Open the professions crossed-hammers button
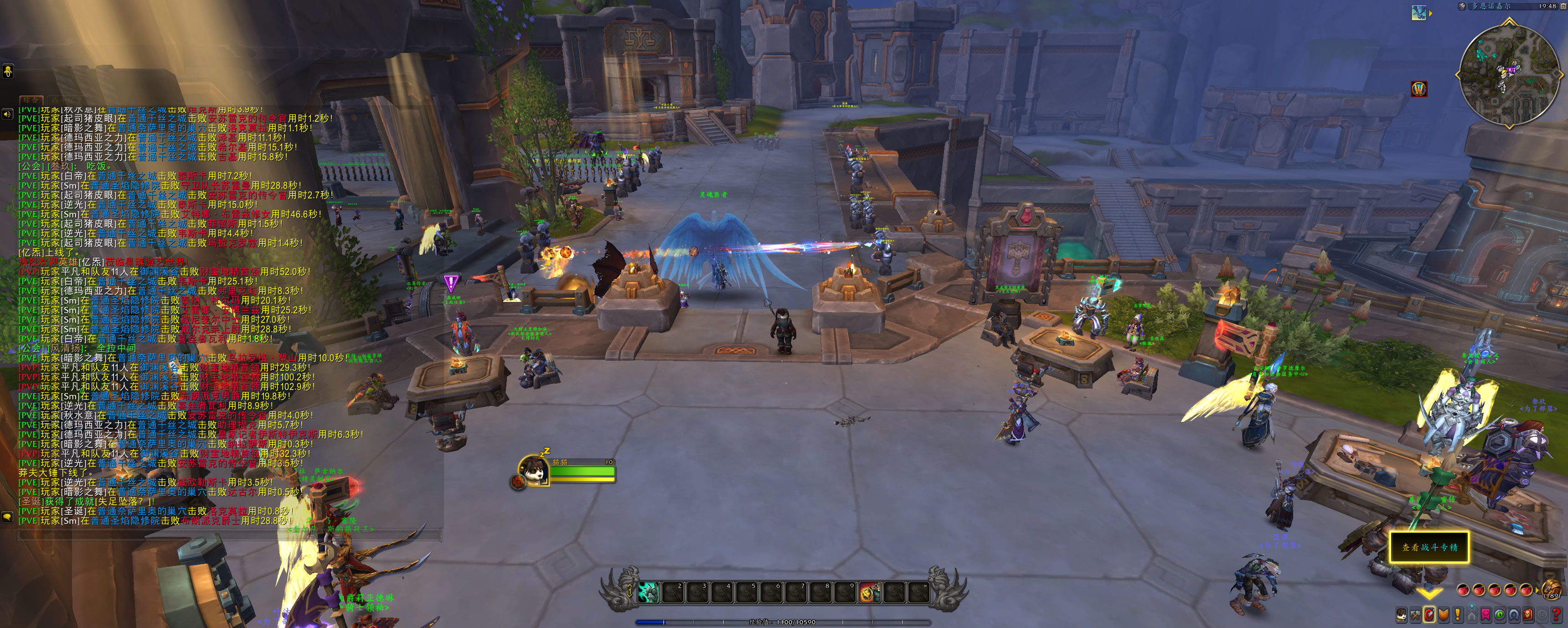Viewport: 1568px width, 628px height. 1415,615
